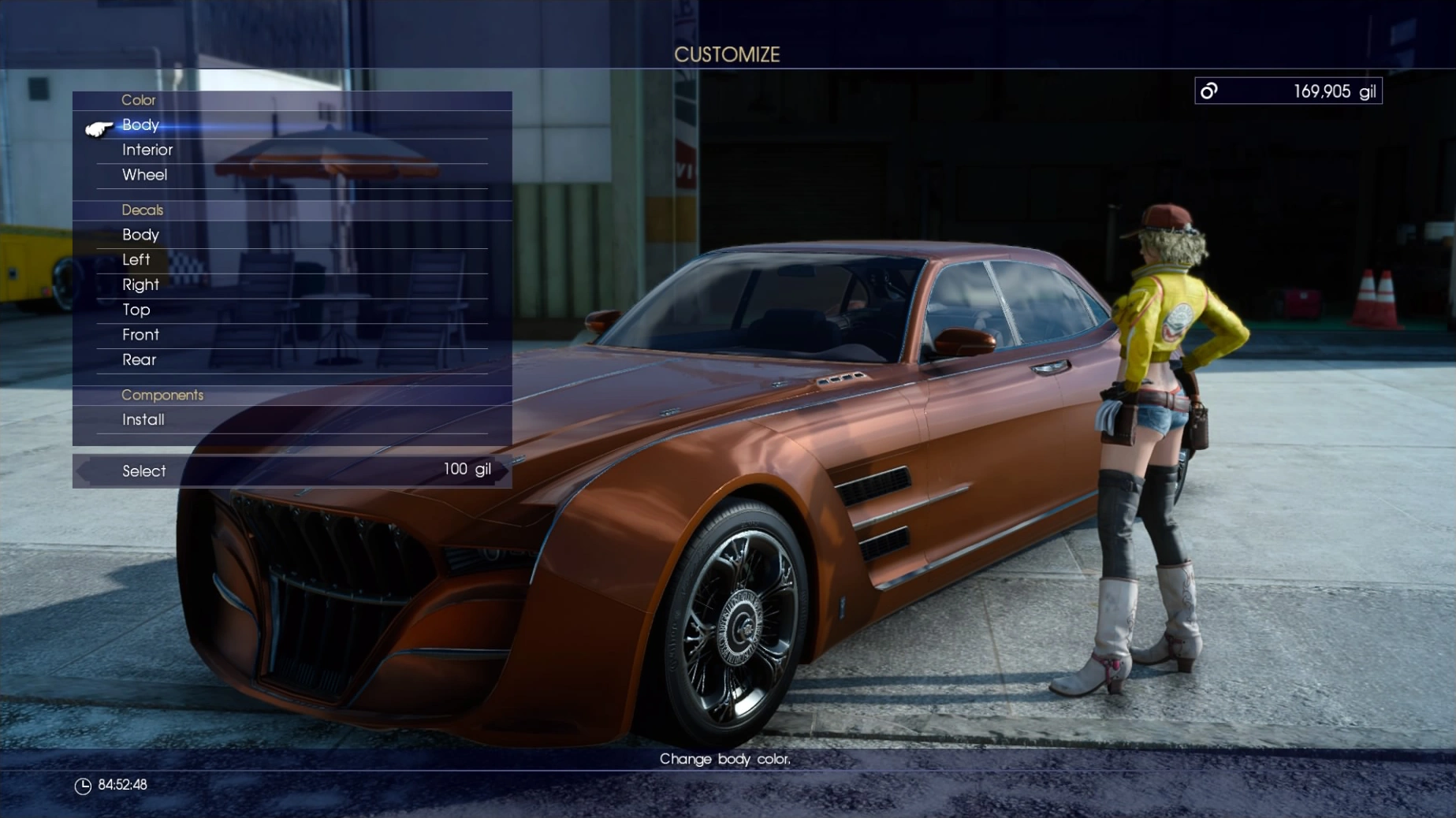Open the Interior color option
Viewport: 1456px width, 818px height.
pyautogui.click(x=148, y=150)
